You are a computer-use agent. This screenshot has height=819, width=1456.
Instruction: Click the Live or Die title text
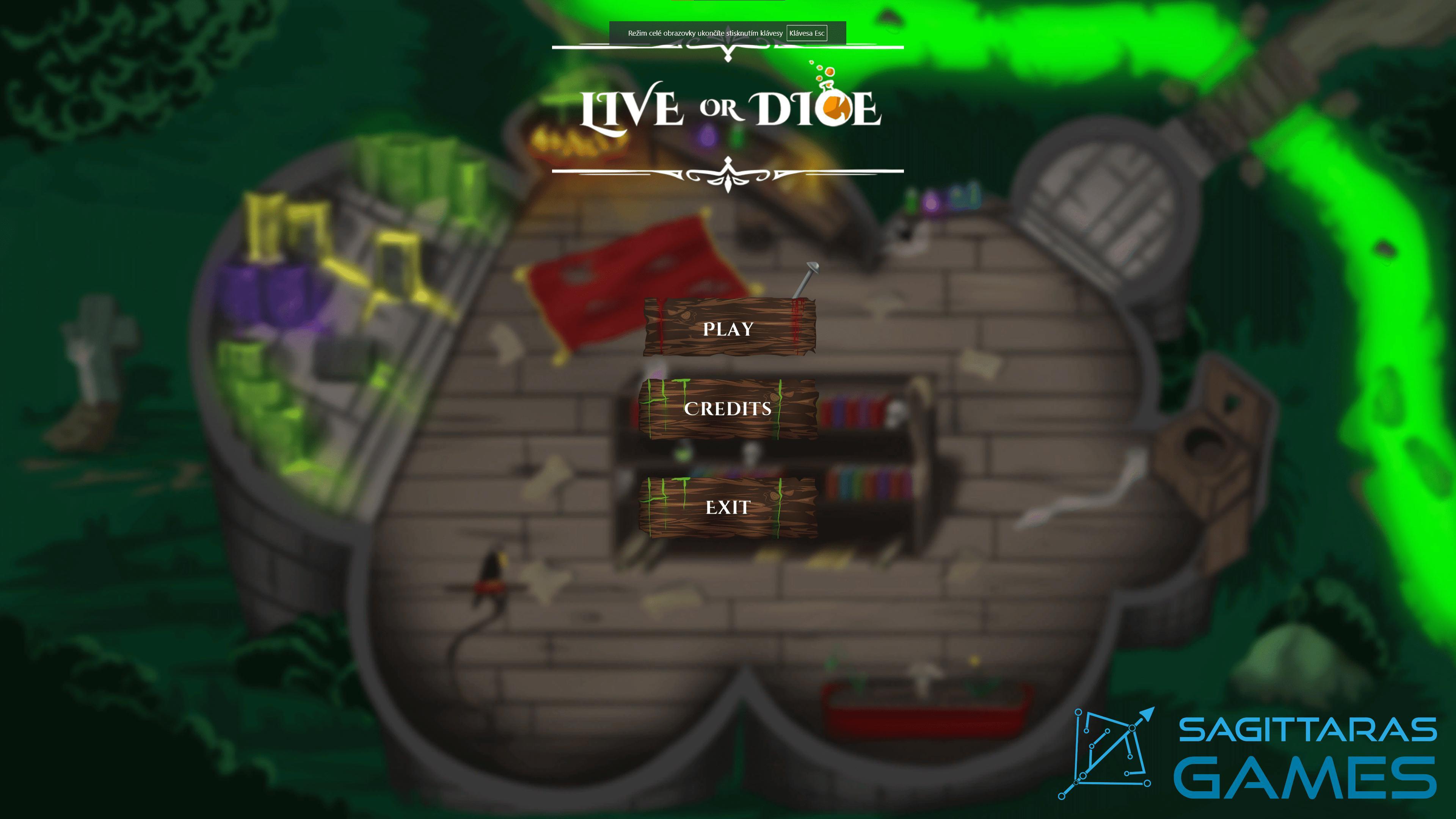click(729, 110)
